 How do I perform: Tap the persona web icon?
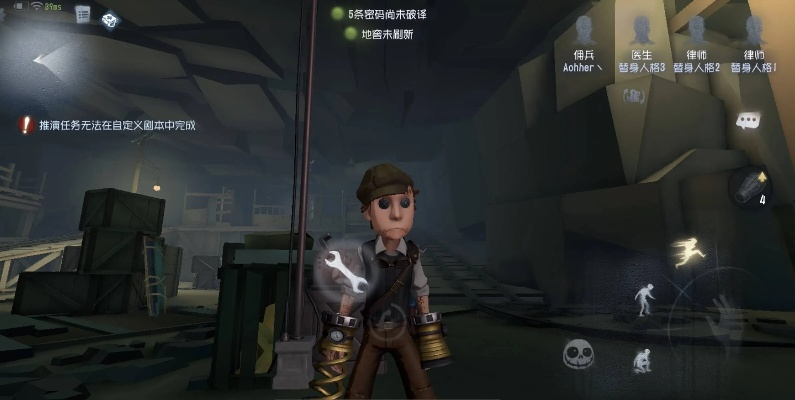(x=109, y=19)
